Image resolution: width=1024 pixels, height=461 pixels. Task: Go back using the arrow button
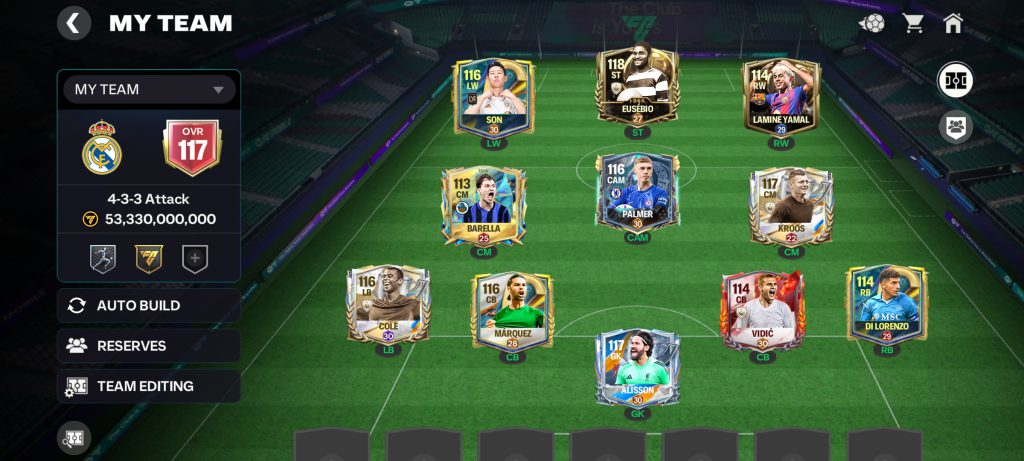[74, 23]
